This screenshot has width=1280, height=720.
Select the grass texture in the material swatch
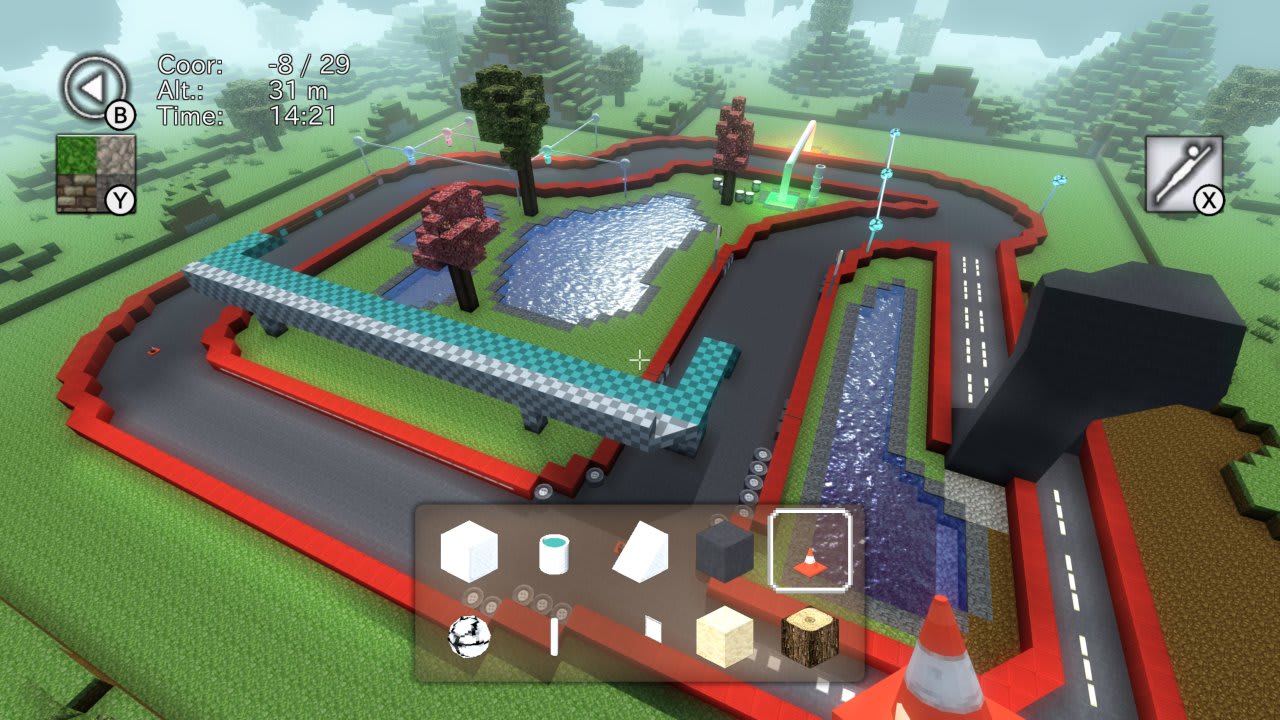(x=76, y=155)
